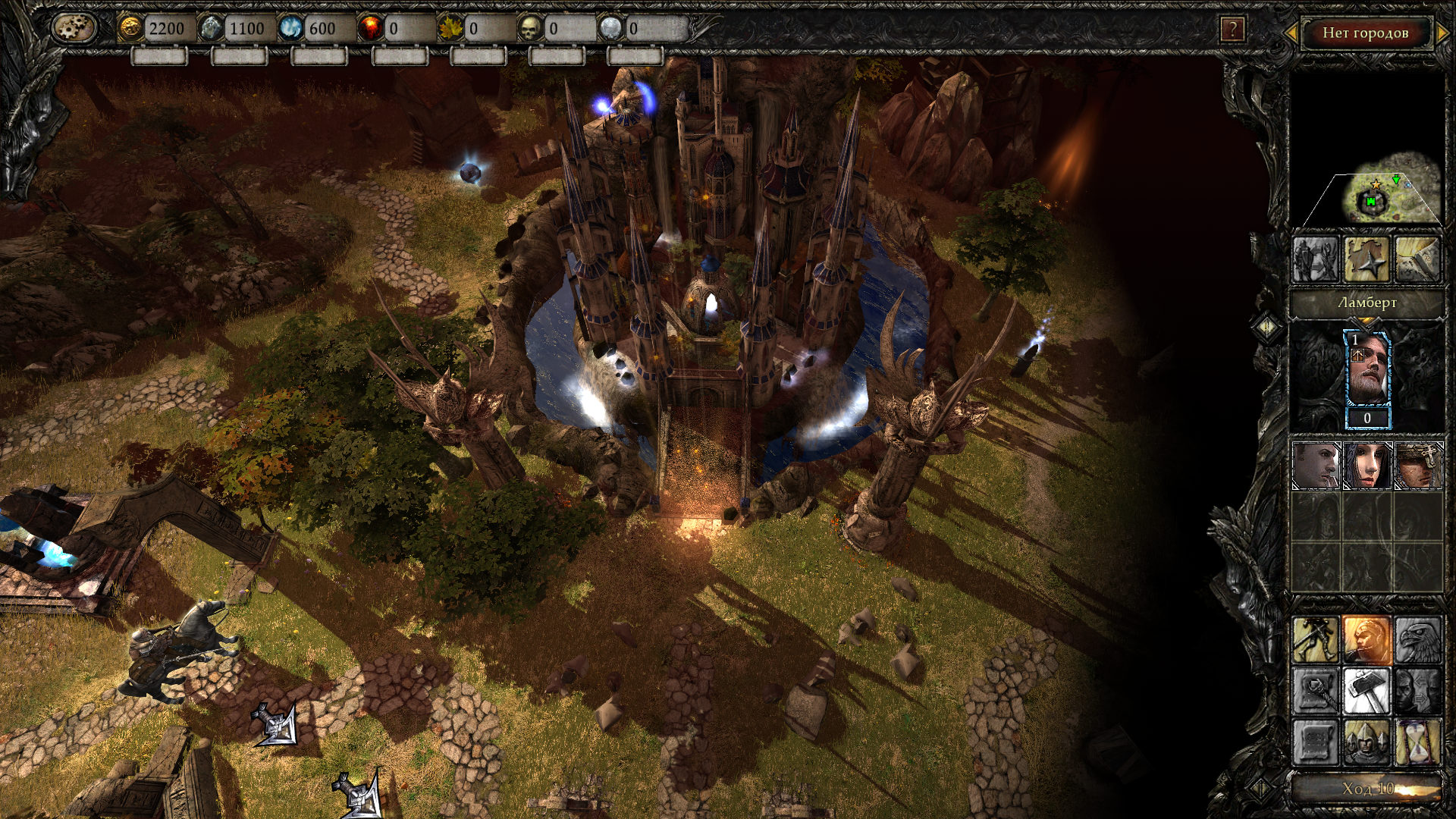Select the dark-haired woman hero portrait
Viewport: 1456px width, 819px height.
1367,466
